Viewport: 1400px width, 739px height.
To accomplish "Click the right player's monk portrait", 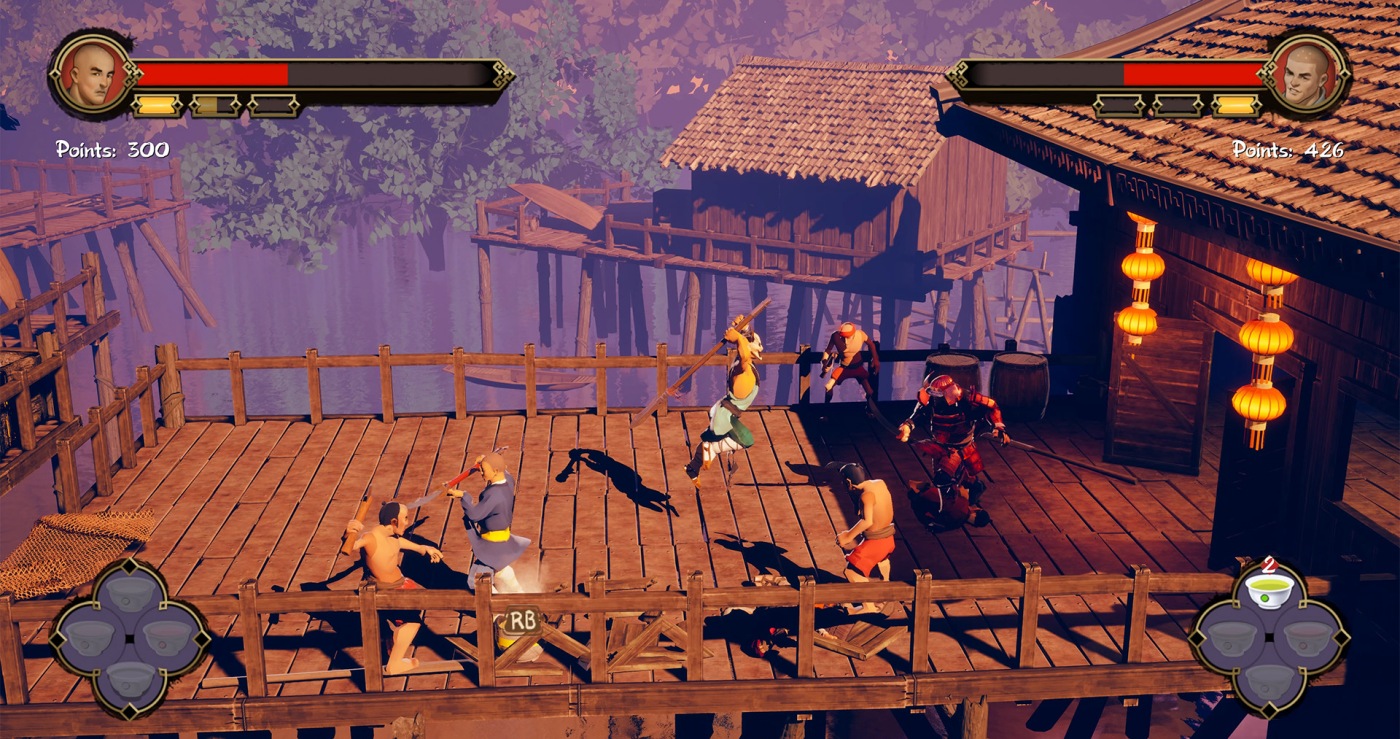I will point(1306,75).
